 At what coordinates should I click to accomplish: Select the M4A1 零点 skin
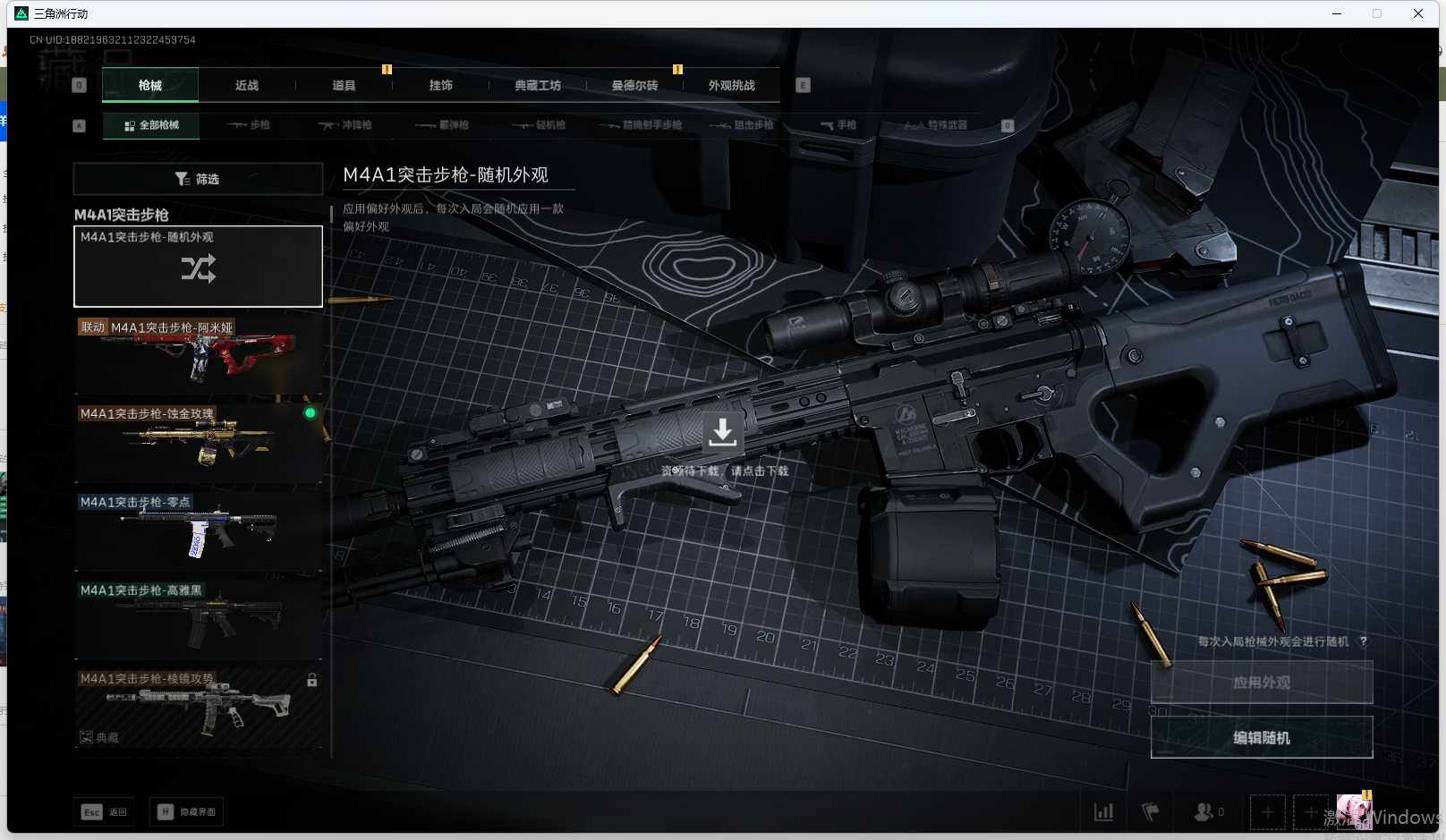click(x=198, y=530)
